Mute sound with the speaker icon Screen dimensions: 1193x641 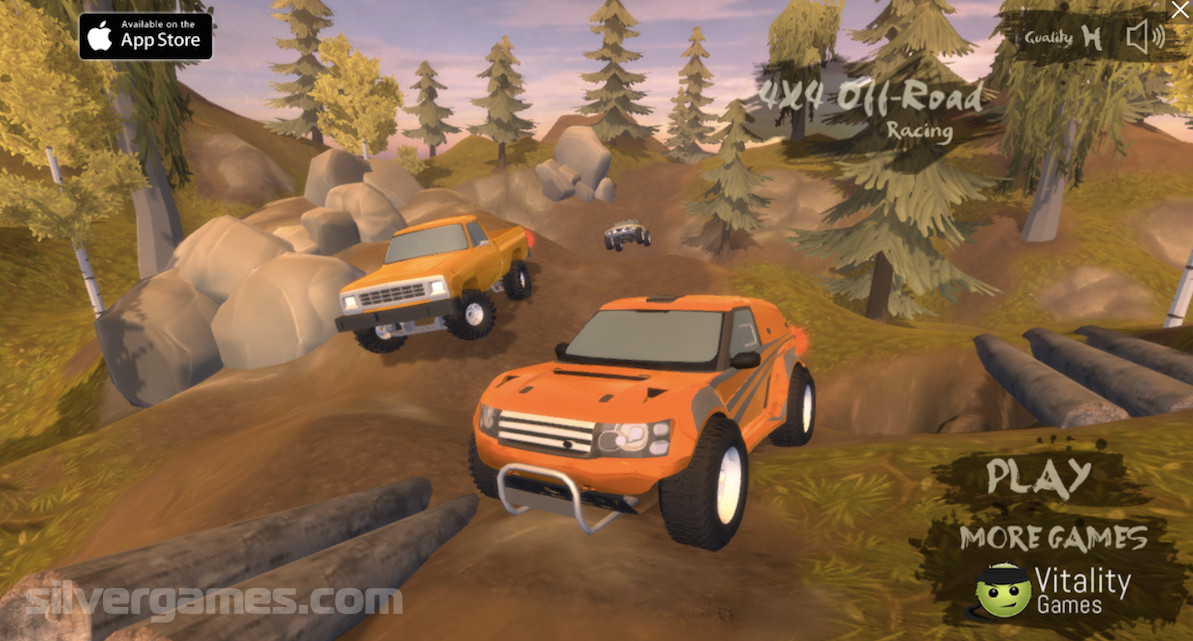coord(1145,38)
